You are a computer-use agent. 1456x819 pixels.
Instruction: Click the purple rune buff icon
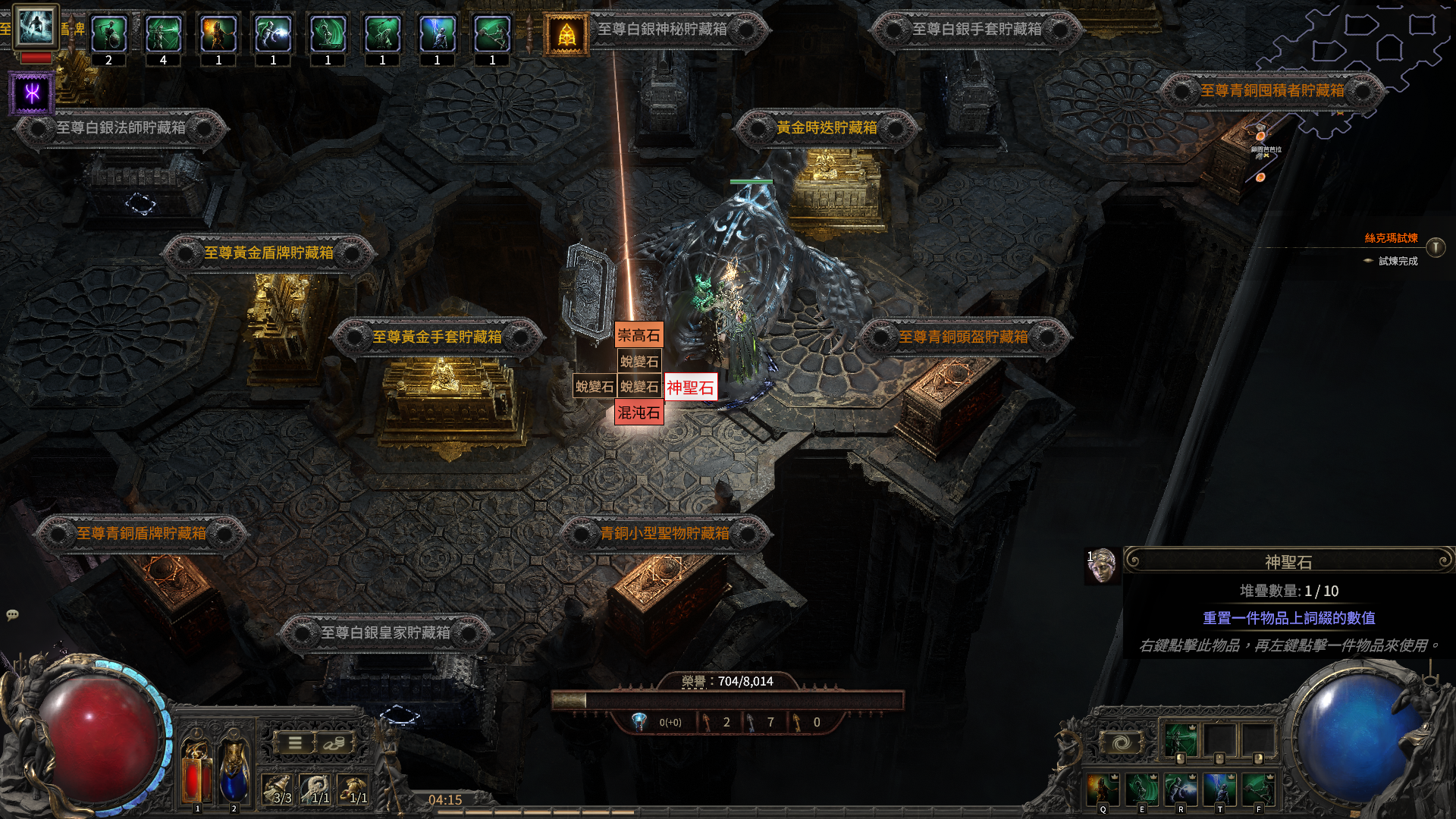(x=32, y=93)
